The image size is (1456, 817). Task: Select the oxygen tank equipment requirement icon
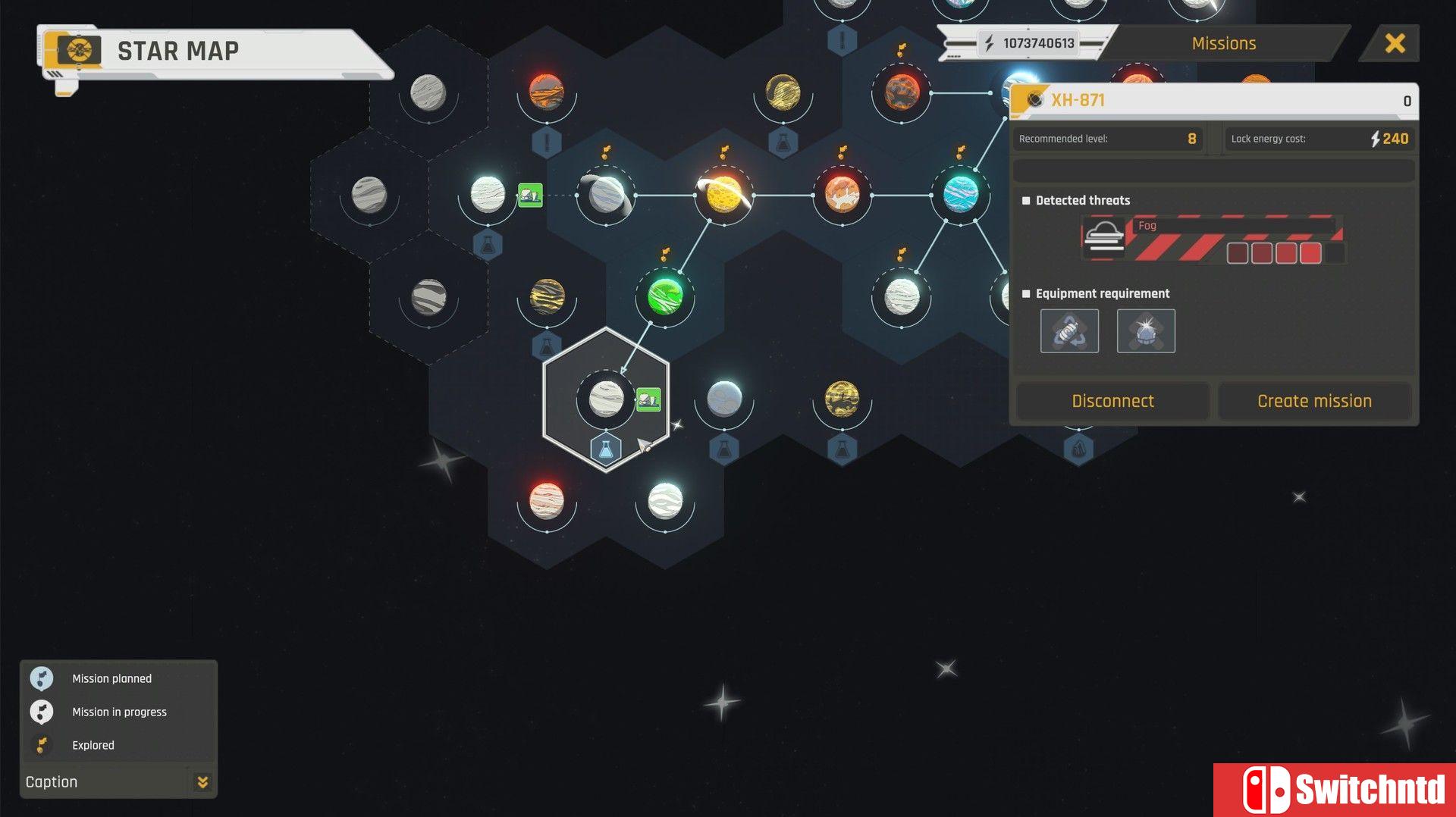click(x=1070, y=330)
